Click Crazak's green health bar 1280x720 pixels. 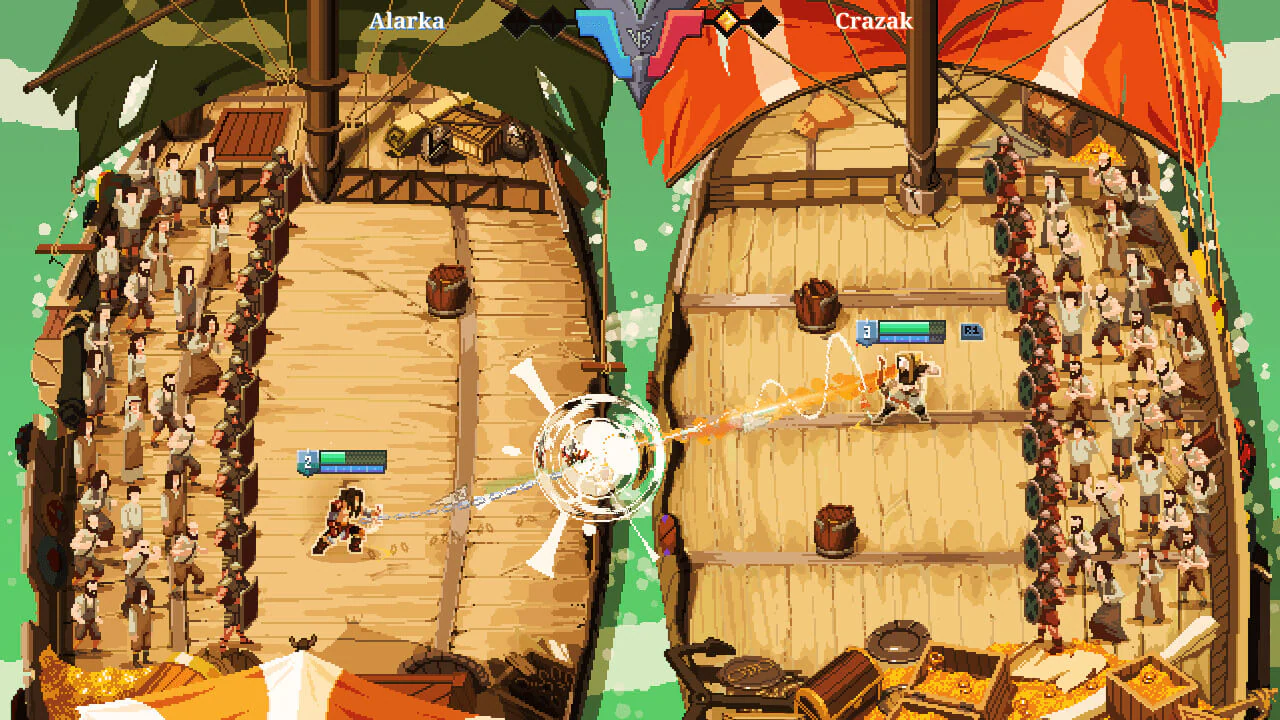[905, 328]
